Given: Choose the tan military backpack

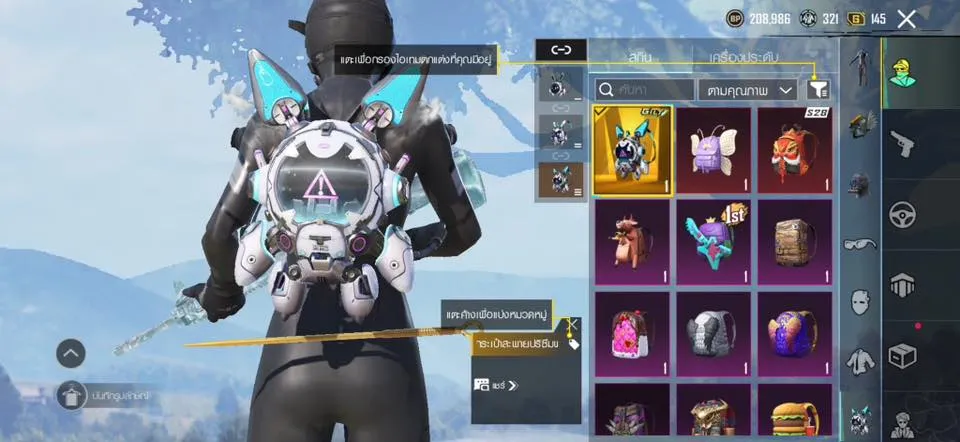Looking at the screenshot, I should coord(795,242).
